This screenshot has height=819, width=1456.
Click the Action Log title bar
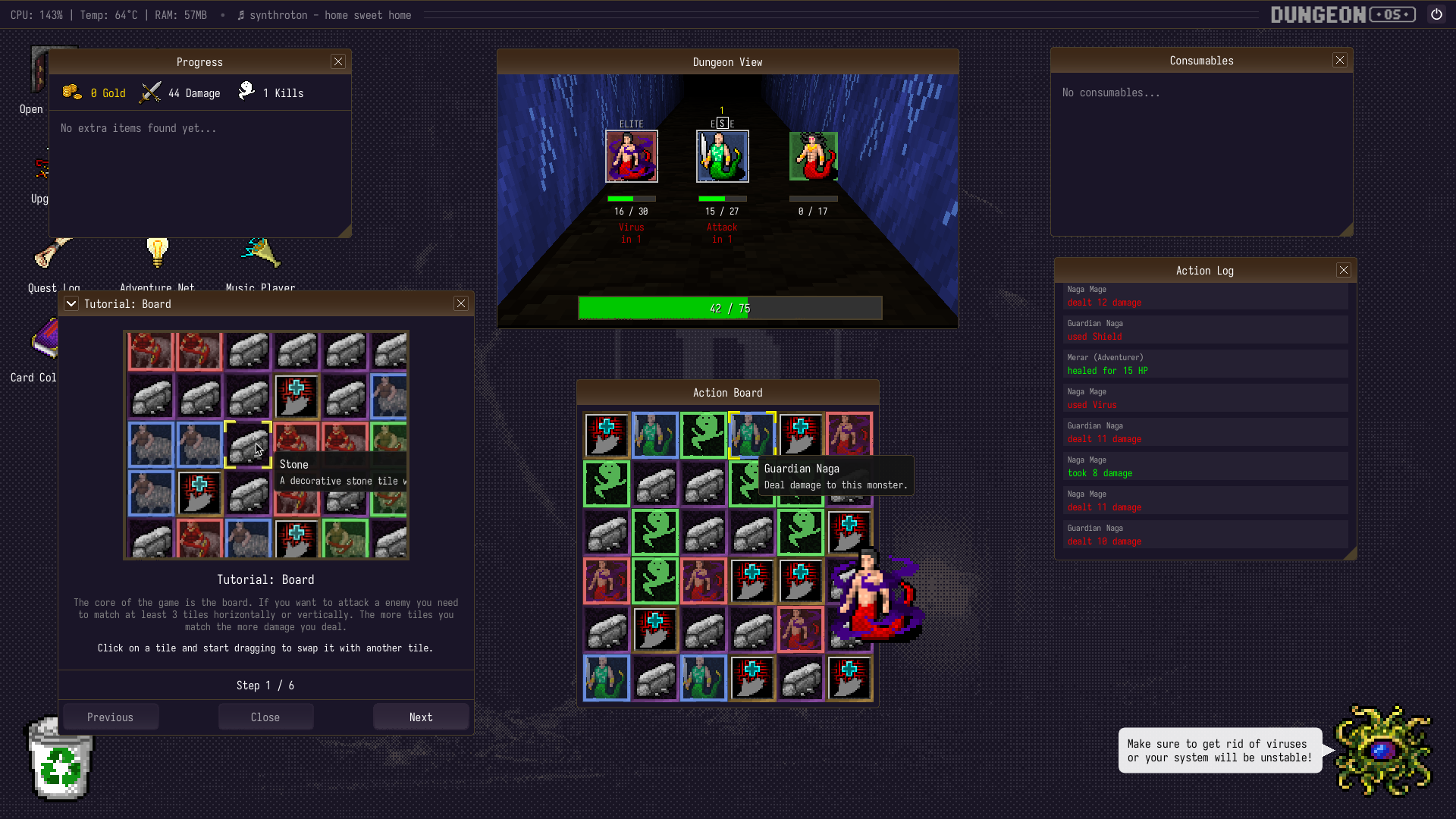(x=1204, y=270)
